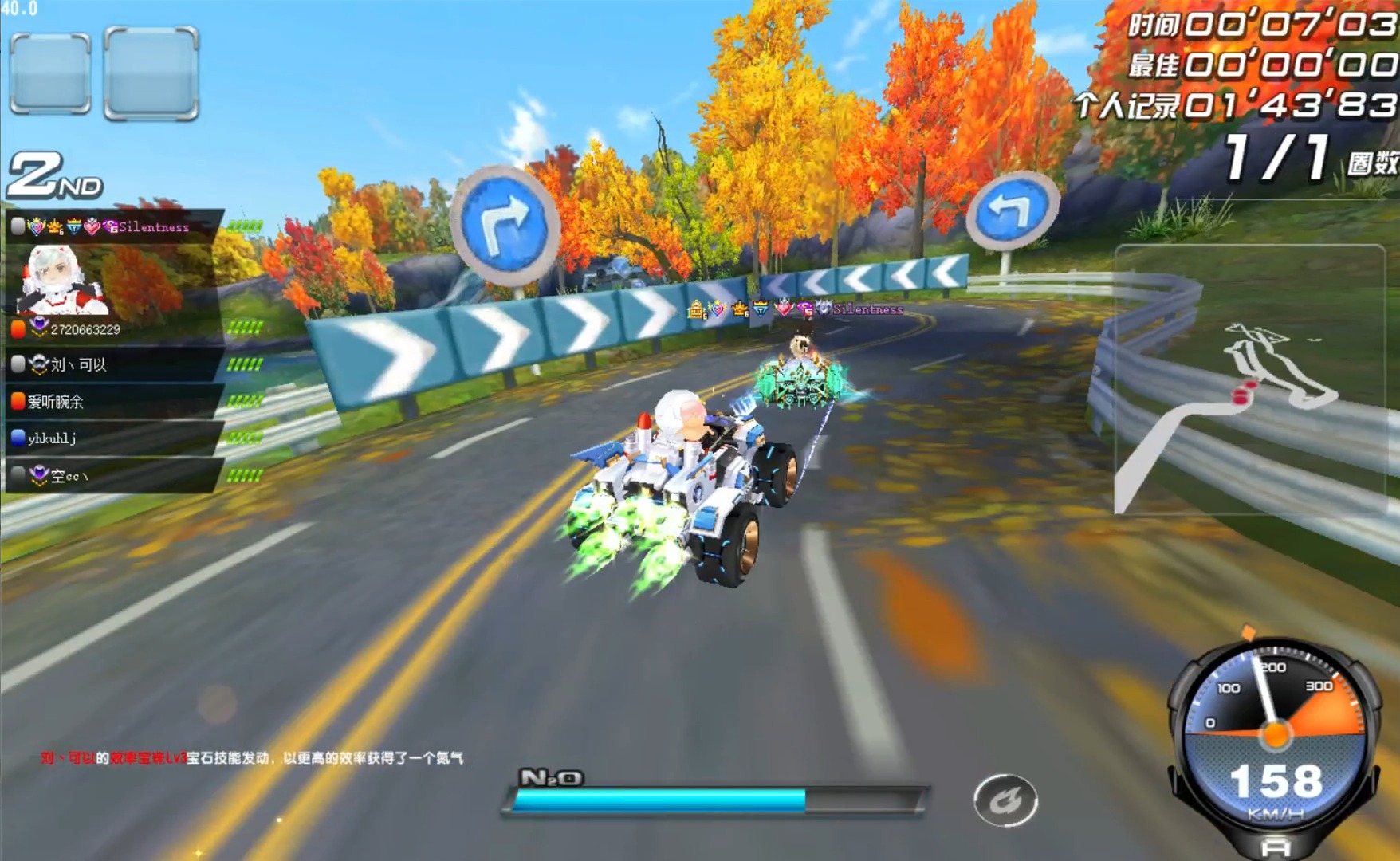This screenshot has height=861, width=1400.
Task: Tap the circular reset button
Action: [1005, 800]
